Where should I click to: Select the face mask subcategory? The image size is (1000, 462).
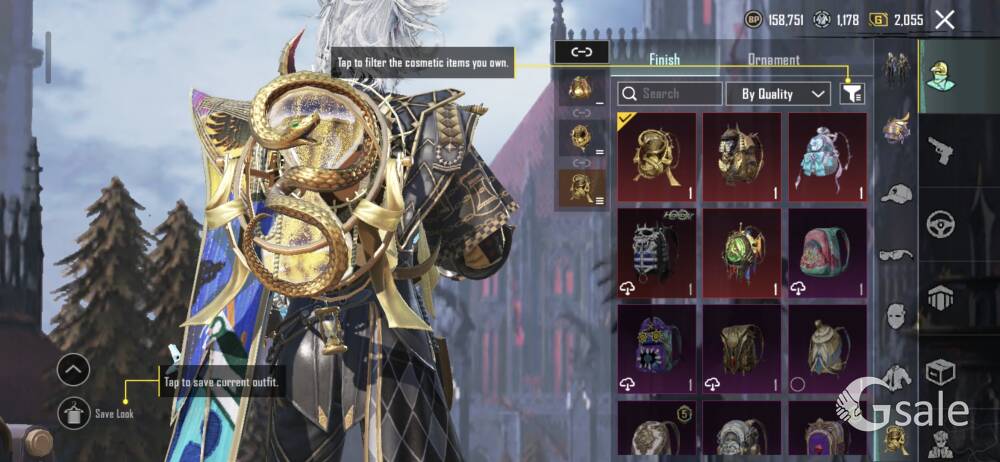tap(896, 316)
